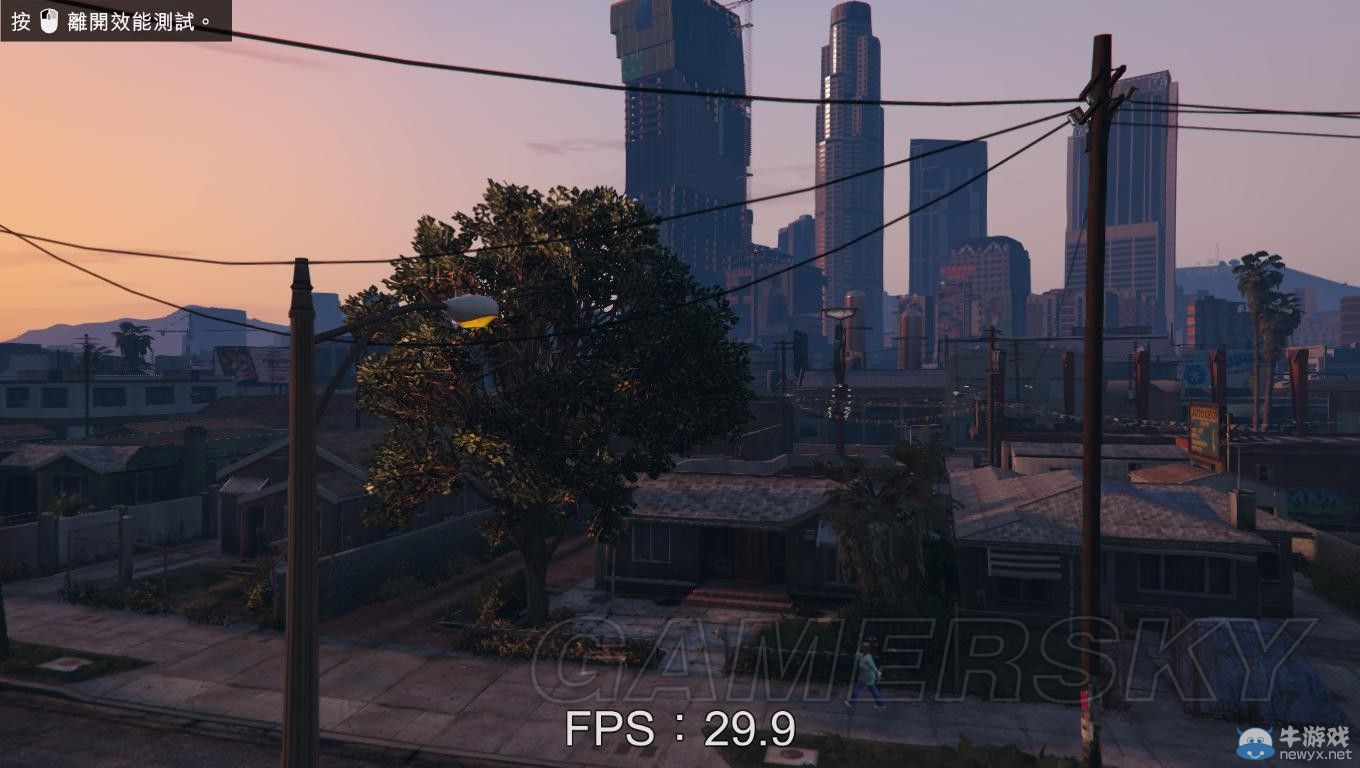Viewport: 1360px width, 768px height.
Task: Click the FPS：29.9 counter display
Action: click(x=680, y=734)
